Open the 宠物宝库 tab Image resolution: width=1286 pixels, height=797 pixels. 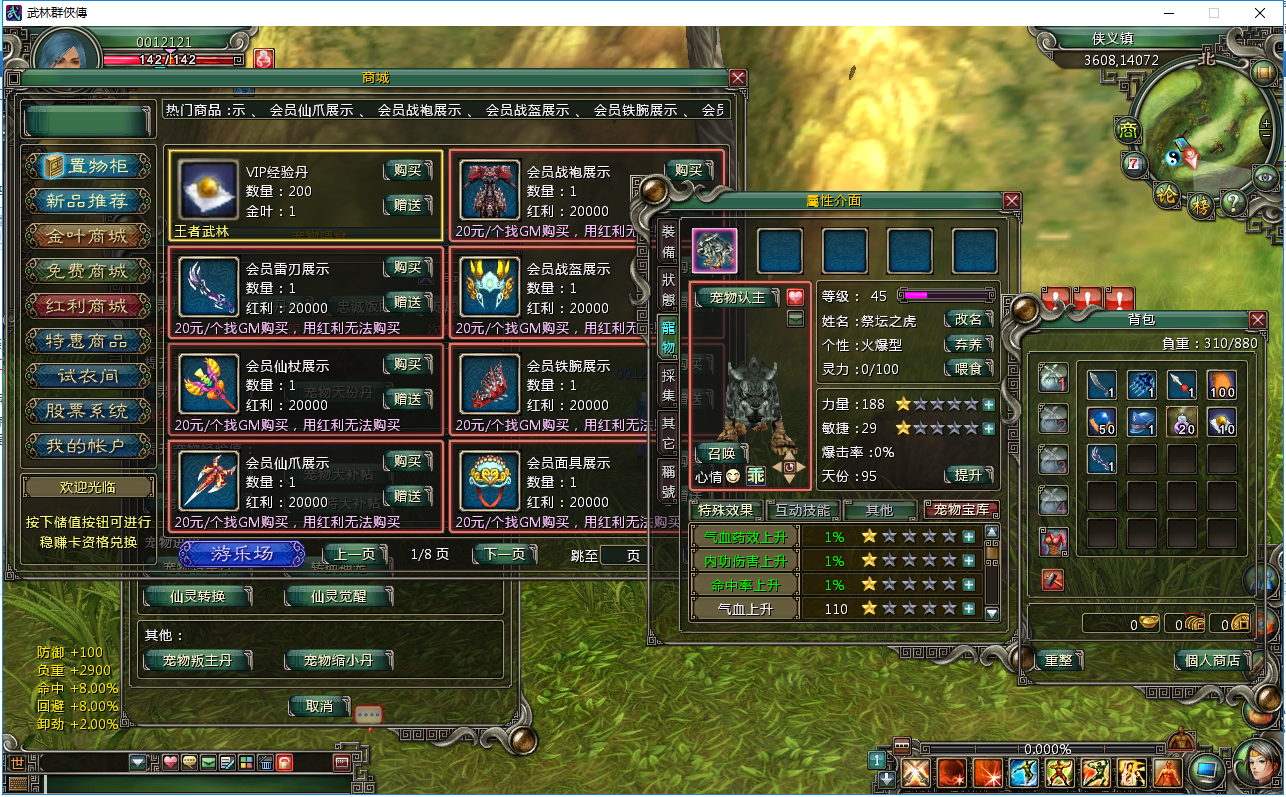coord(961,510)
